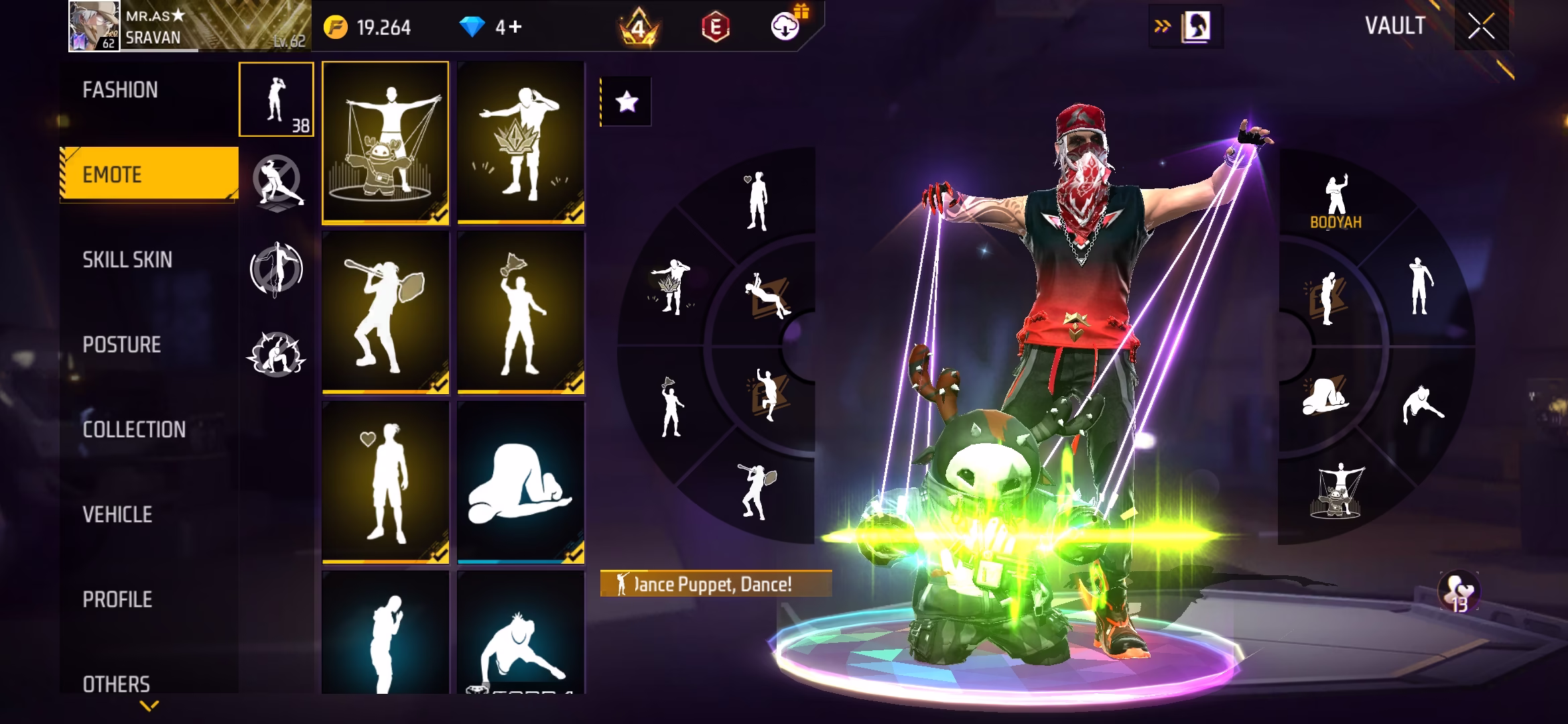Close the Vault screen
This screenshot has width=1568, height=724.
click(x=1481, y=27)
